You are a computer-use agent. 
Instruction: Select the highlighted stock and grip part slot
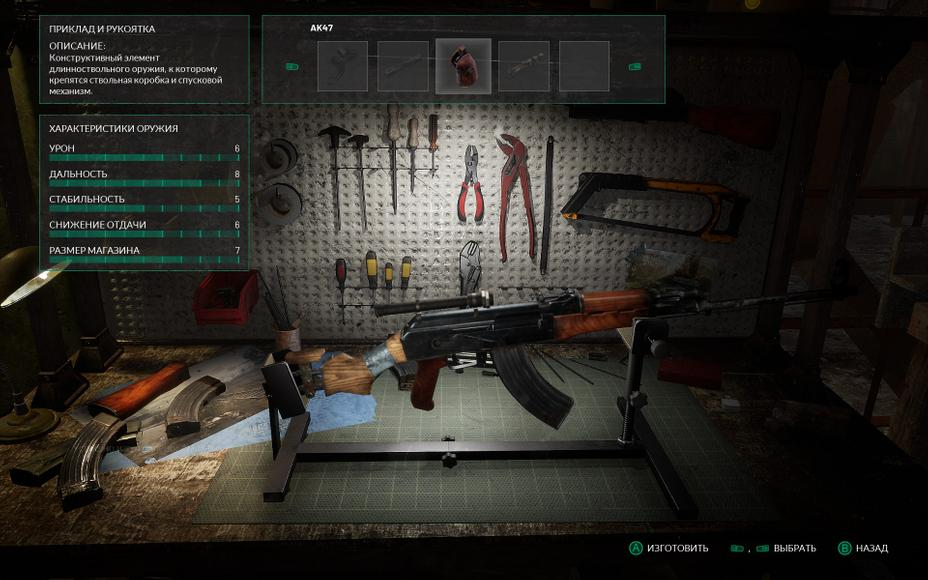463,66
